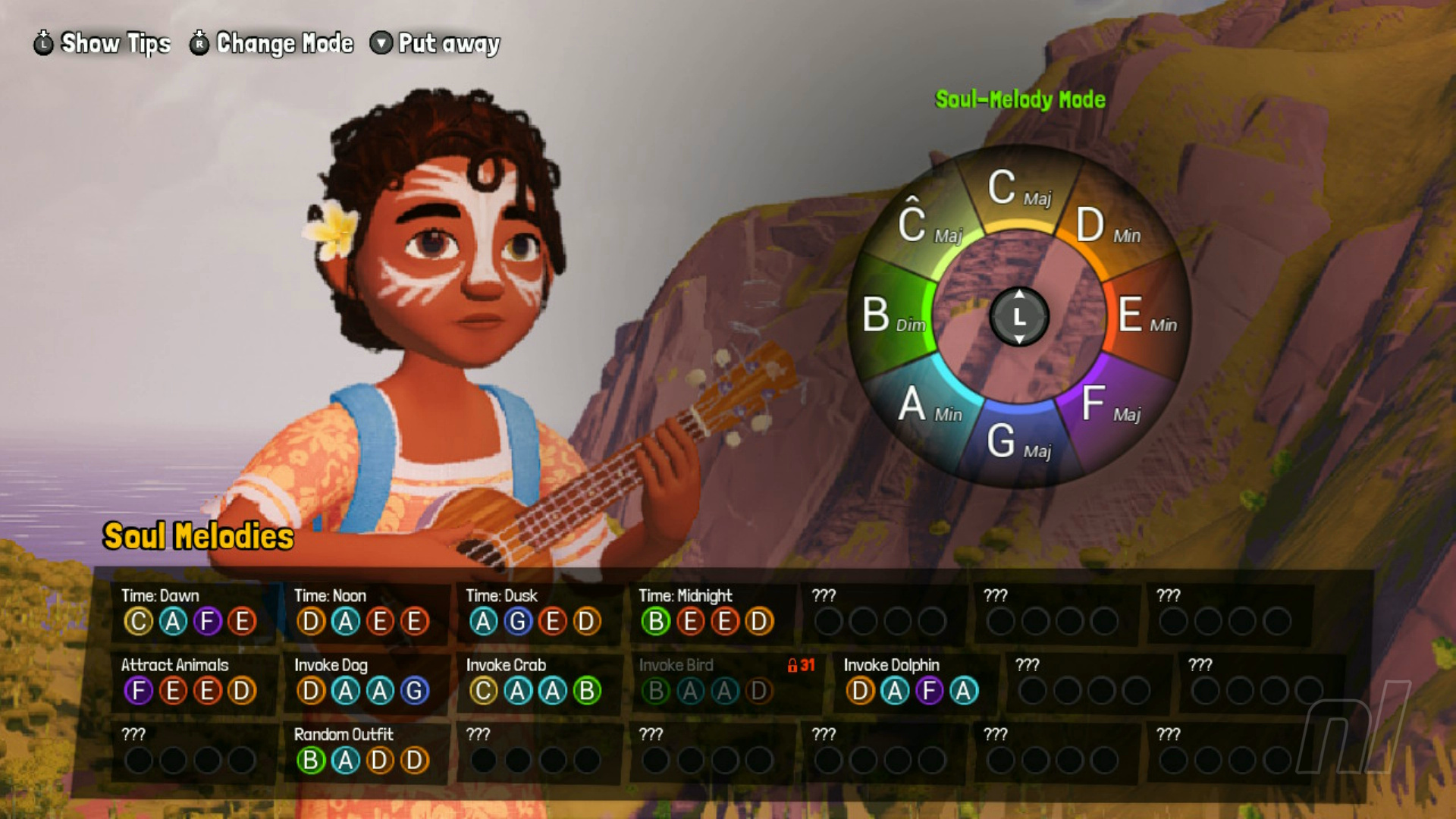Select the Invoke Dolphin melody
The height and width of the screenshot is (819, 1456).
coord(912,680)
